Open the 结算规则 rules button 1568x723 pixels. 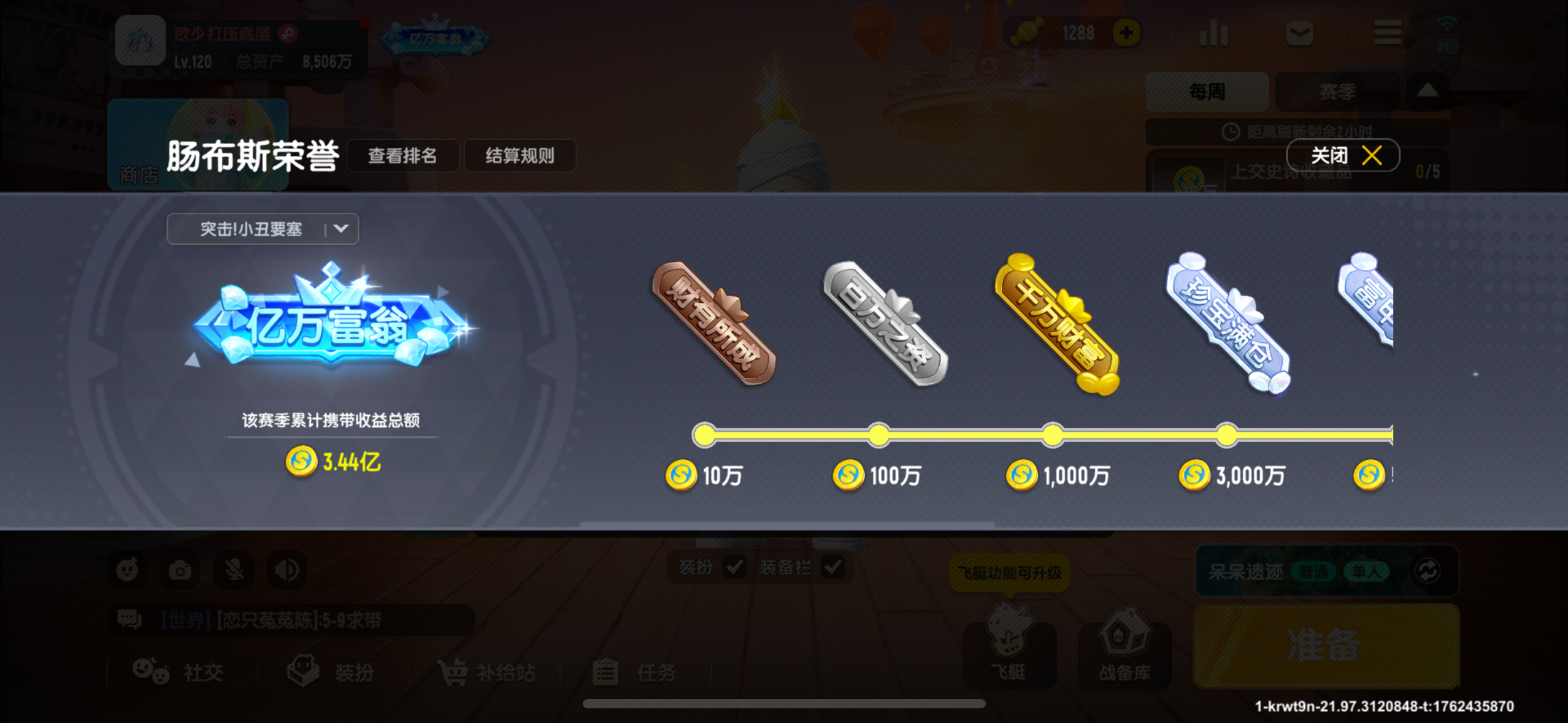pos(520,156)
